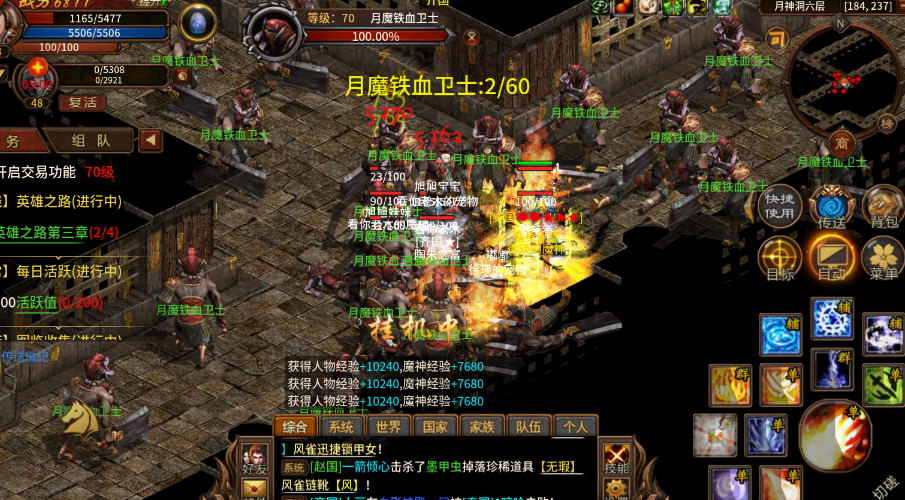Screen dimensions: 905x500
Task: Collapse the quest panel with the arrow button
Action: tap(151, 141)
